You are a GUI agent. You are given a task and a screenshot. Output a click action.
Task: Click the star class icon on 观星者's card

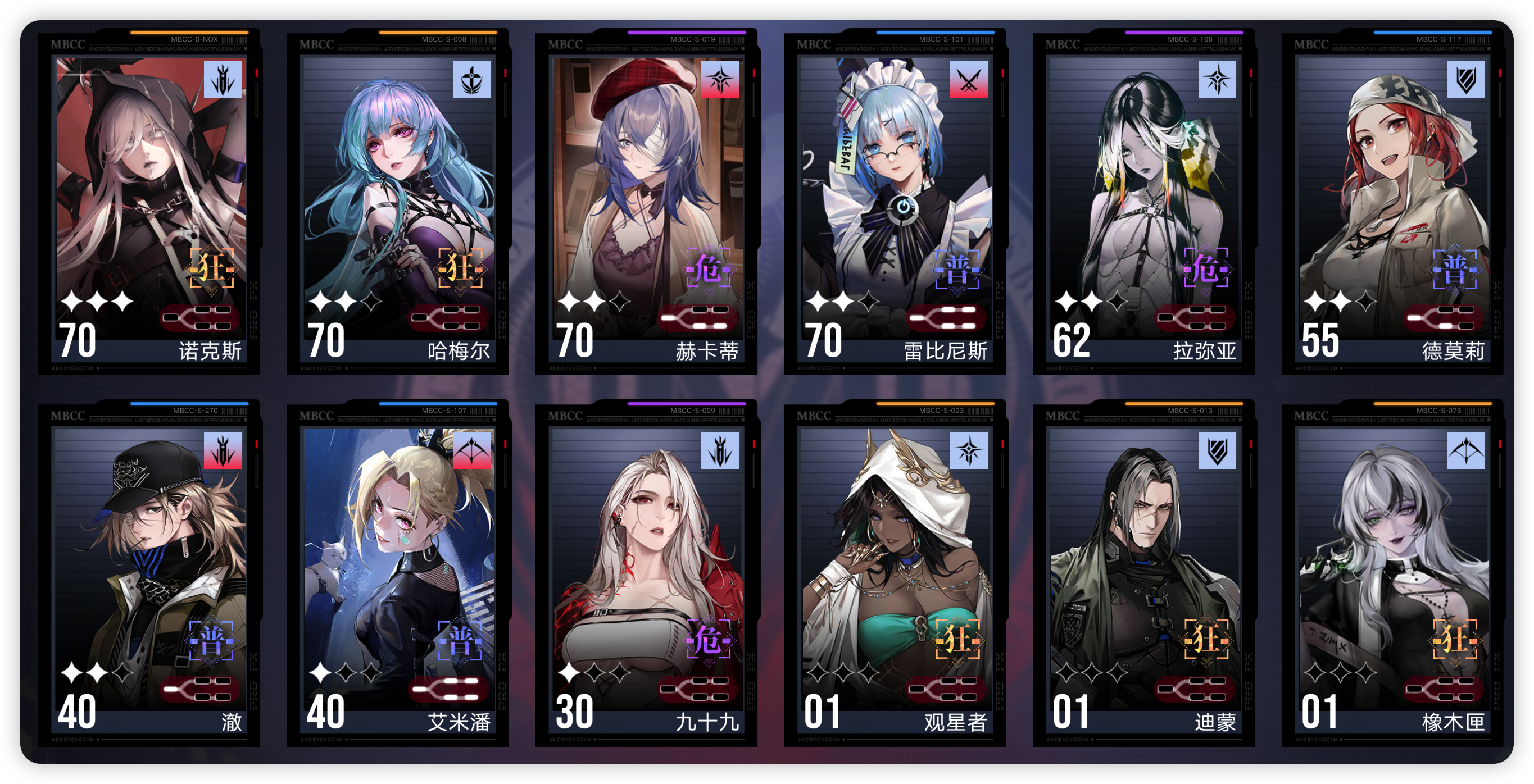969,450
